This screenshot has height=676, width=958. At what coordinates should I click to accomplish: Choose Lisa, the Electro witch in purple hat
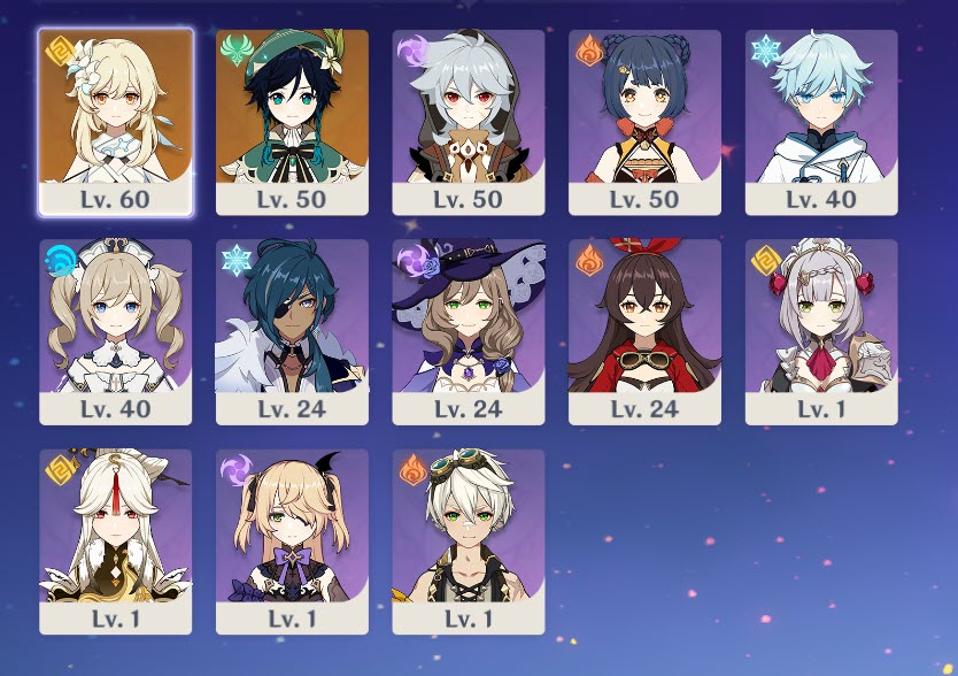pyautogui.click(x=468, y=331)
